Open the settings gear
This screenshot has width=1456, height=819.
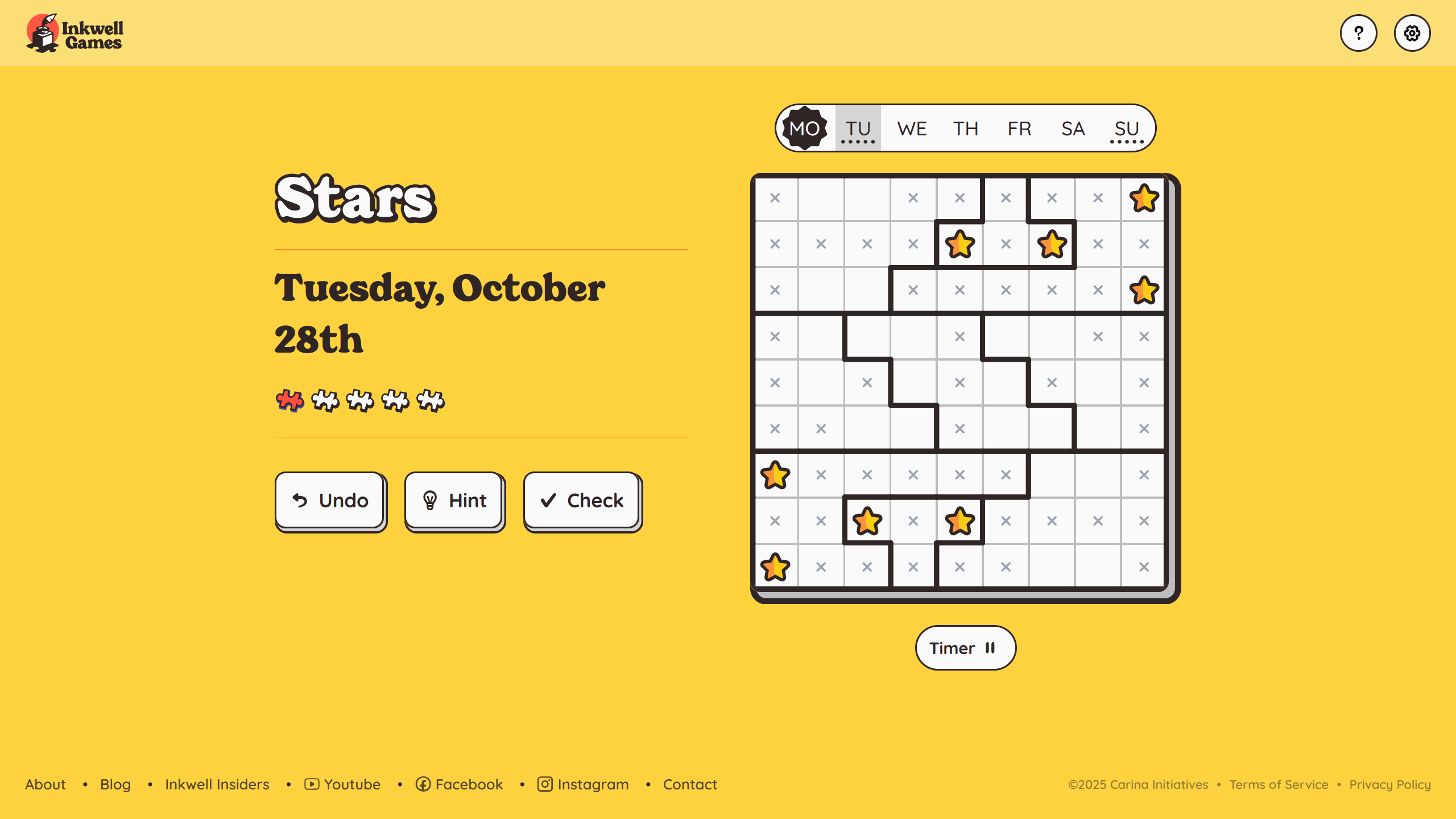click(1412, 33)
